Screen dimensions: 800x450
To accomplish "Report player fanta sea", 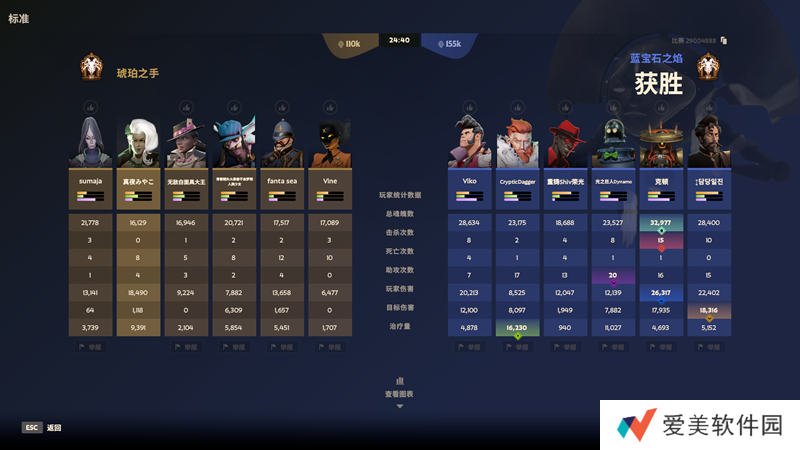I will coord(281,347).
